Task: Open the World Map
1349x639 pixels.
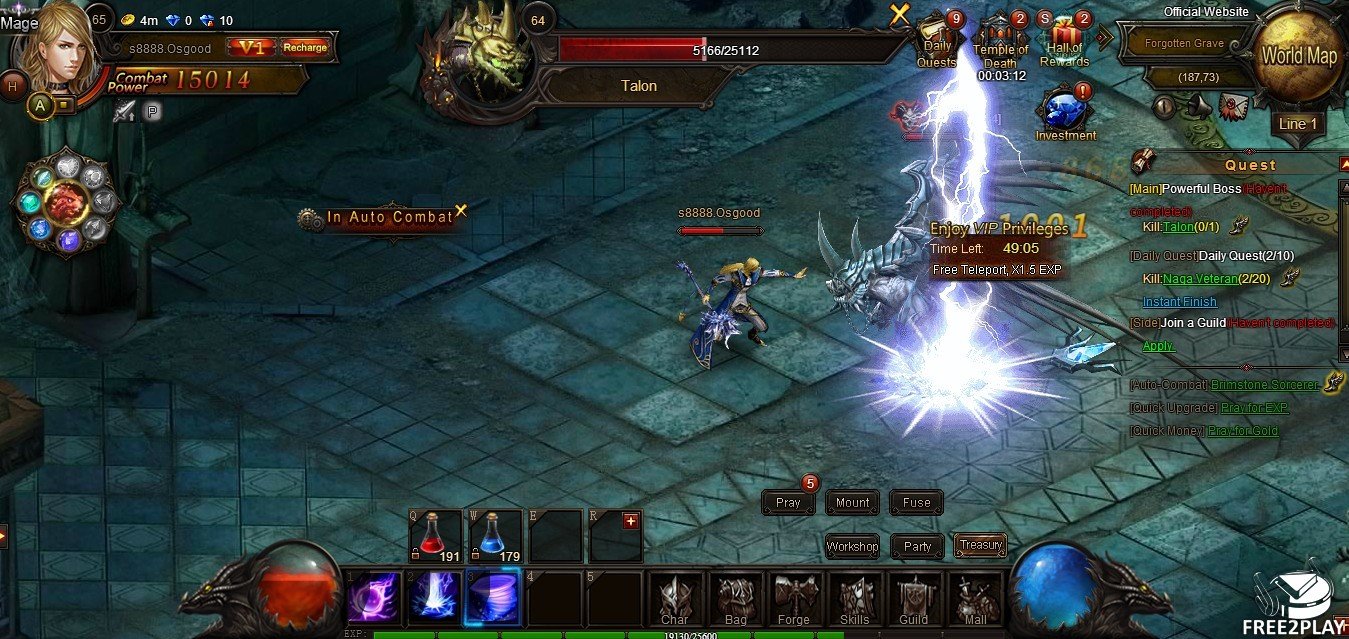Action: [1298, 55]
